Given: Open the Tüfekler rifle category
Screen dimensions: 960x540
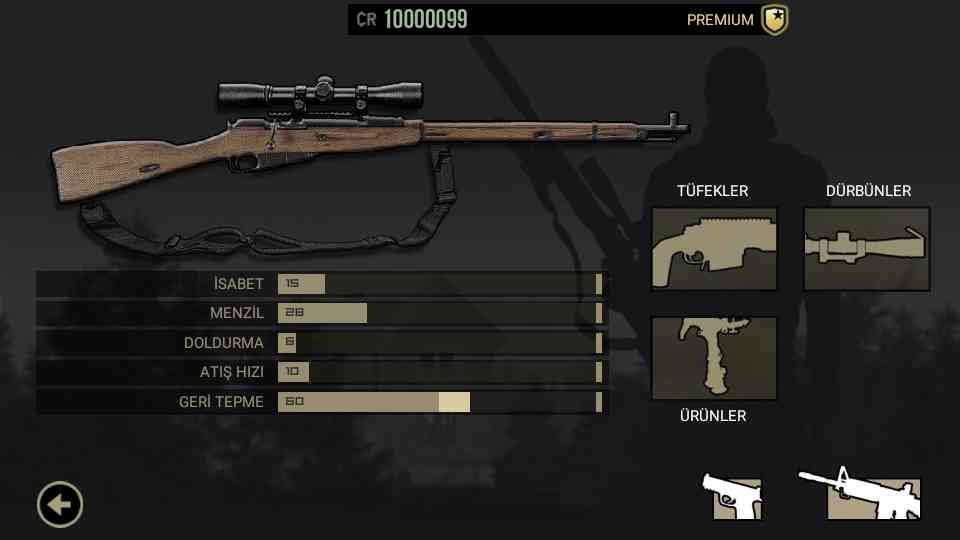Looking at the screenshot, I should click(x=714, y=249).
